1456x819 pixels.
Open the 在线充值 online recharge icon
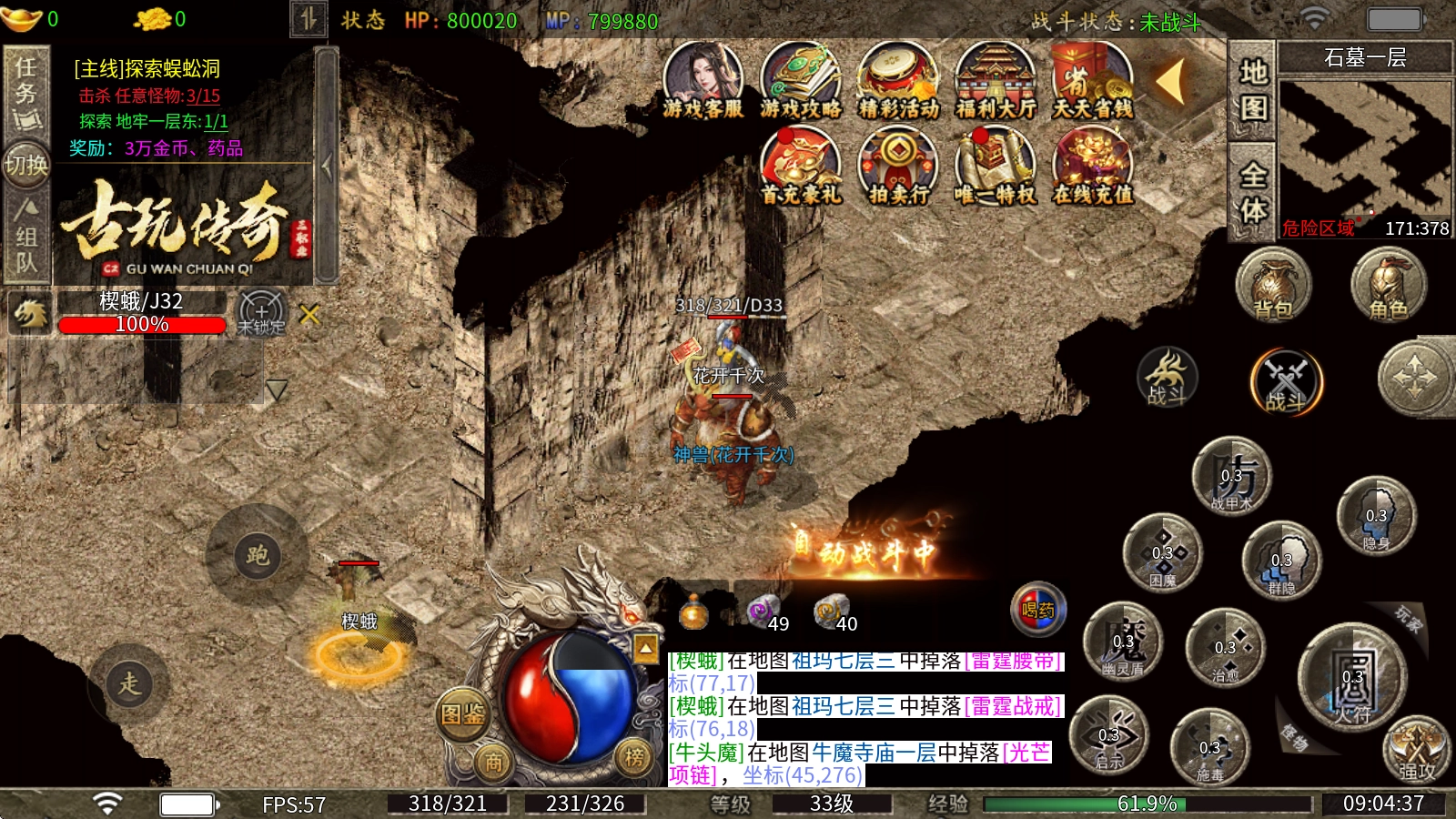[1093, 166]
